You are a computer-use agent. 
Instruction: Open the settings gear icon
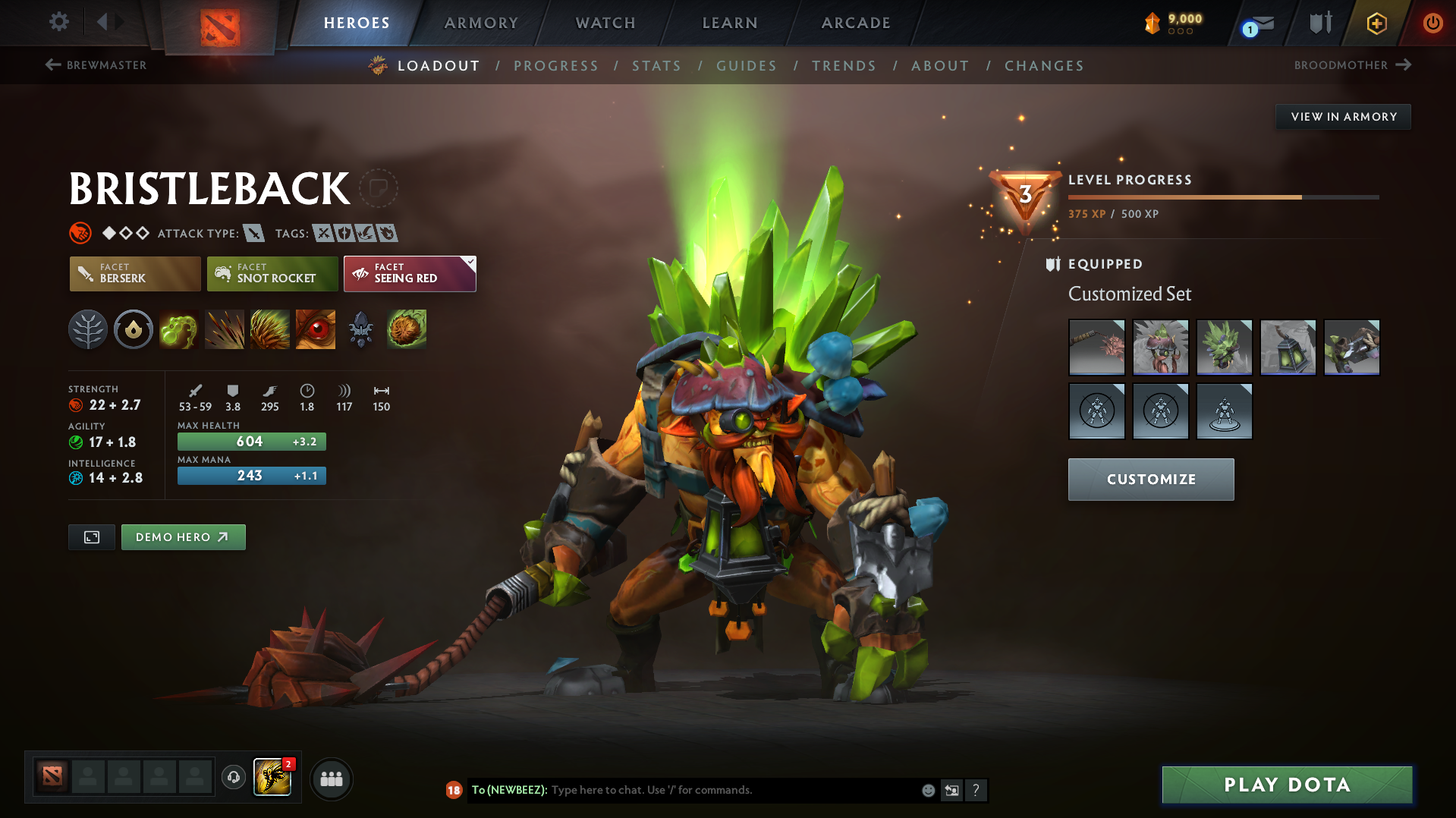[x=58, y=23]
